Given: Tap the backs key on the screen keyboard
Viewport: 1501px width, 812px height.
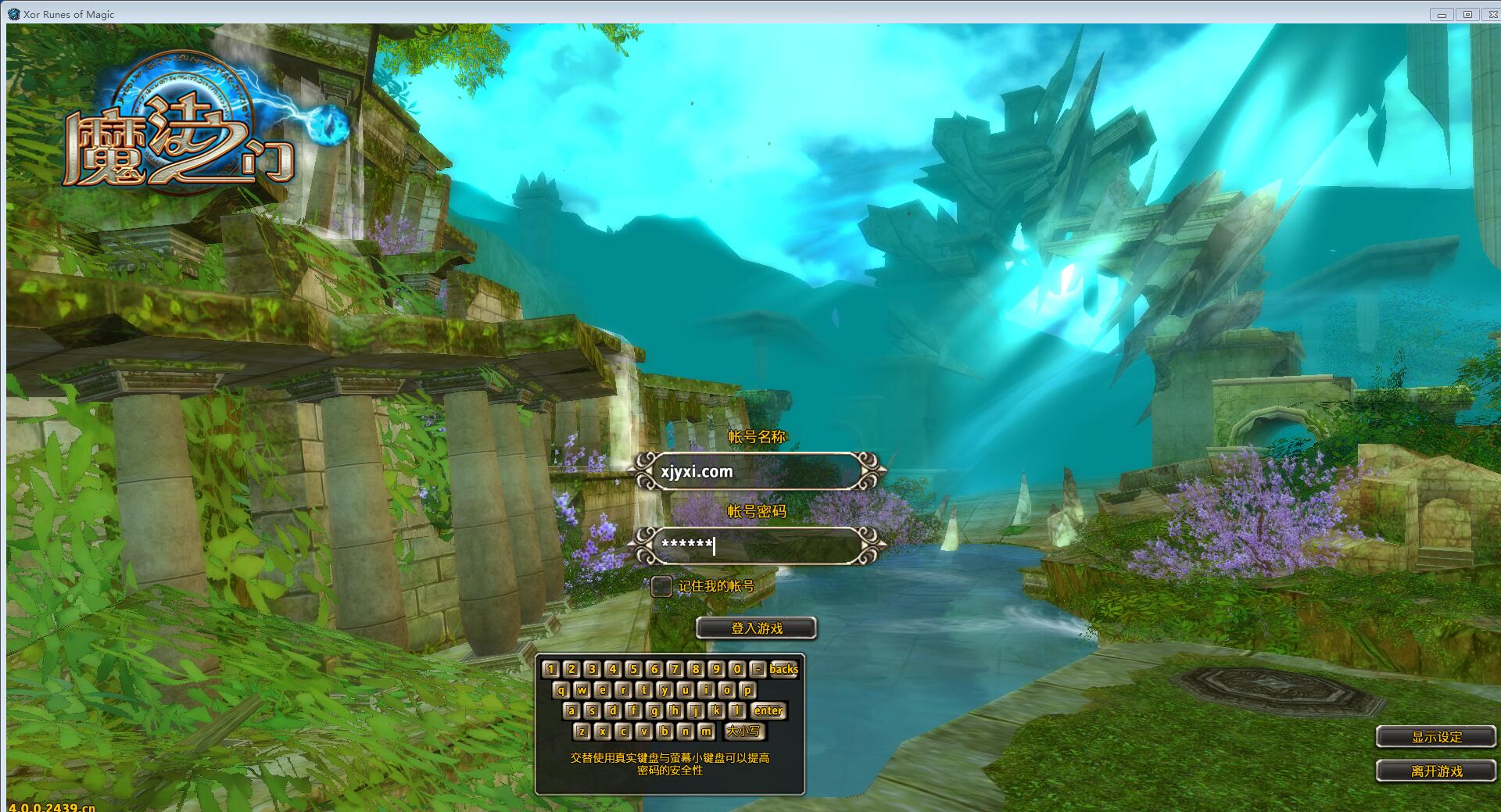Looking at the screenshot, I should click(783, 669).
